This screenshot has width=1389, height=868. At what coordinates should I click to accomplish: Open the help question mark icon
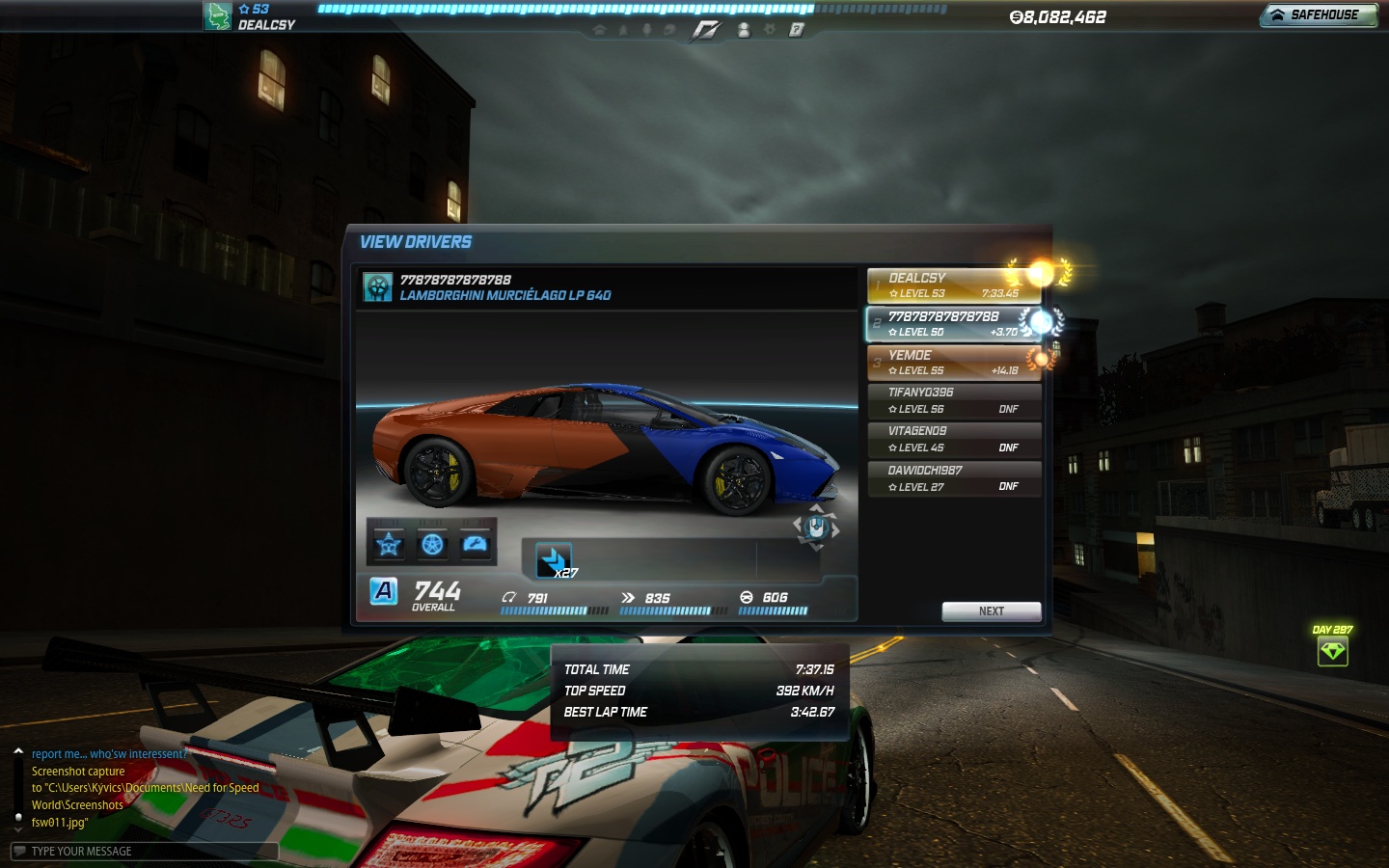(796, 30)
